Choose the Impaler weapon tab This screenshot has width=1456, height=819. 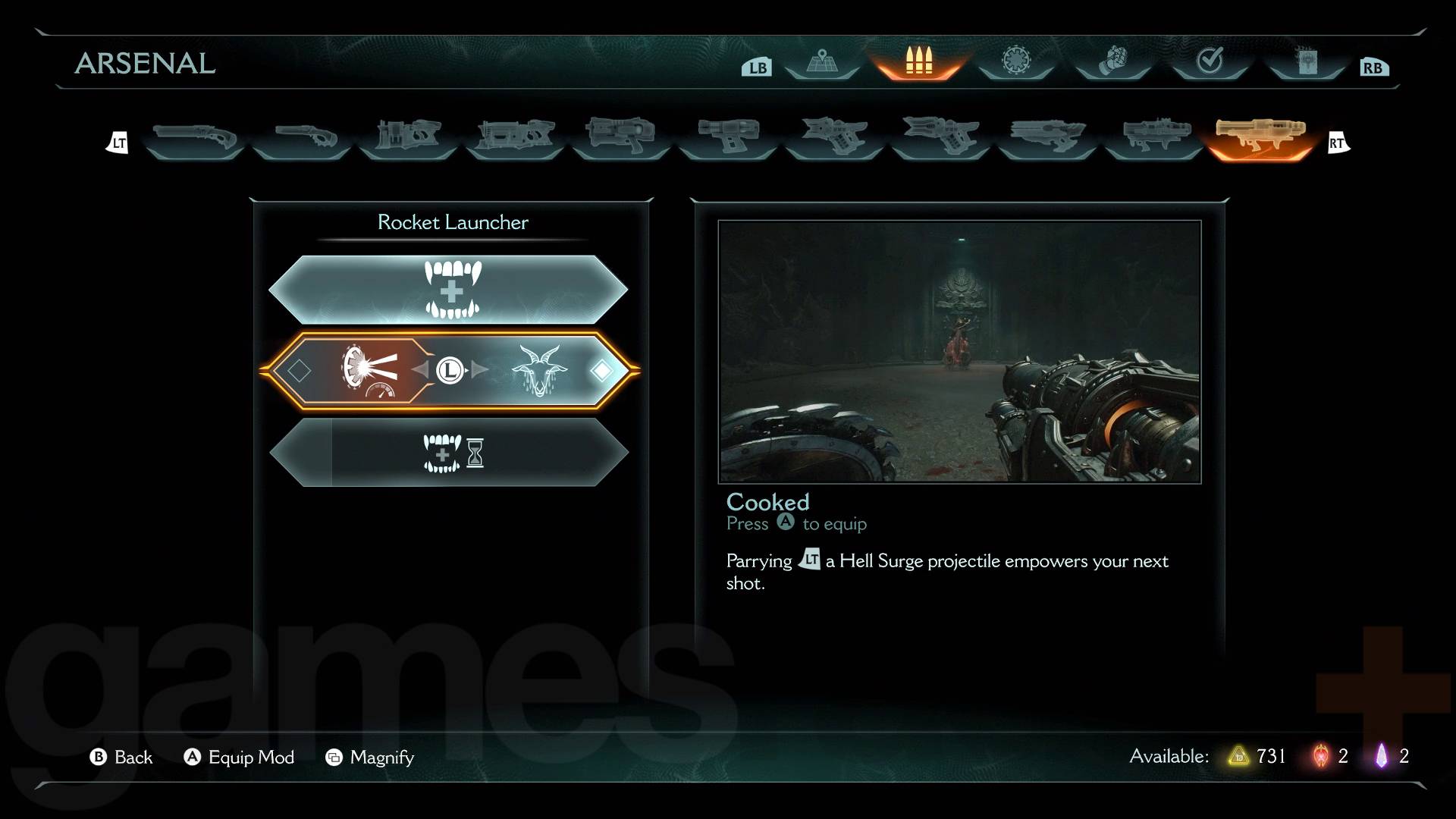(515, 137)
